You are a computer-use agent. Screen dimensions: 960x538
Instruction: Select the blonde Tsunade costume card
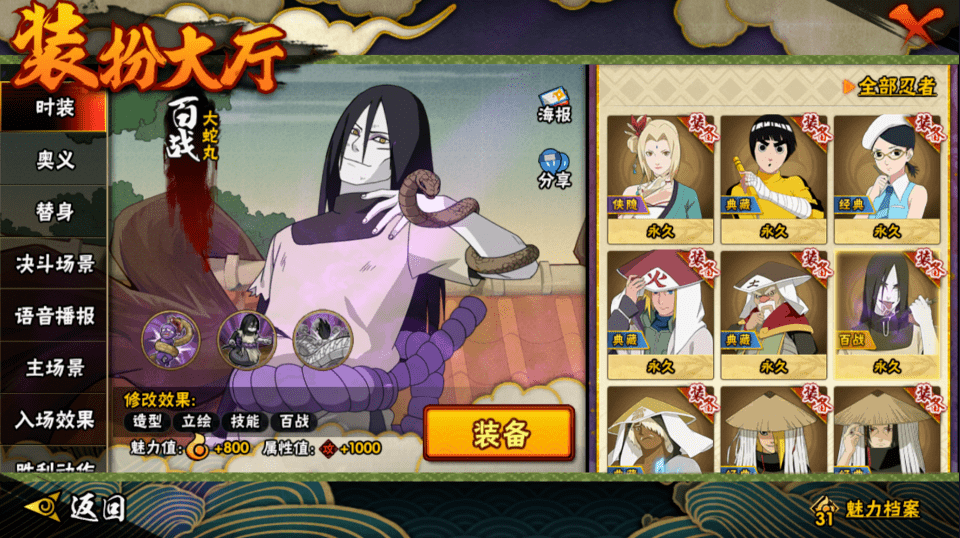659,178
